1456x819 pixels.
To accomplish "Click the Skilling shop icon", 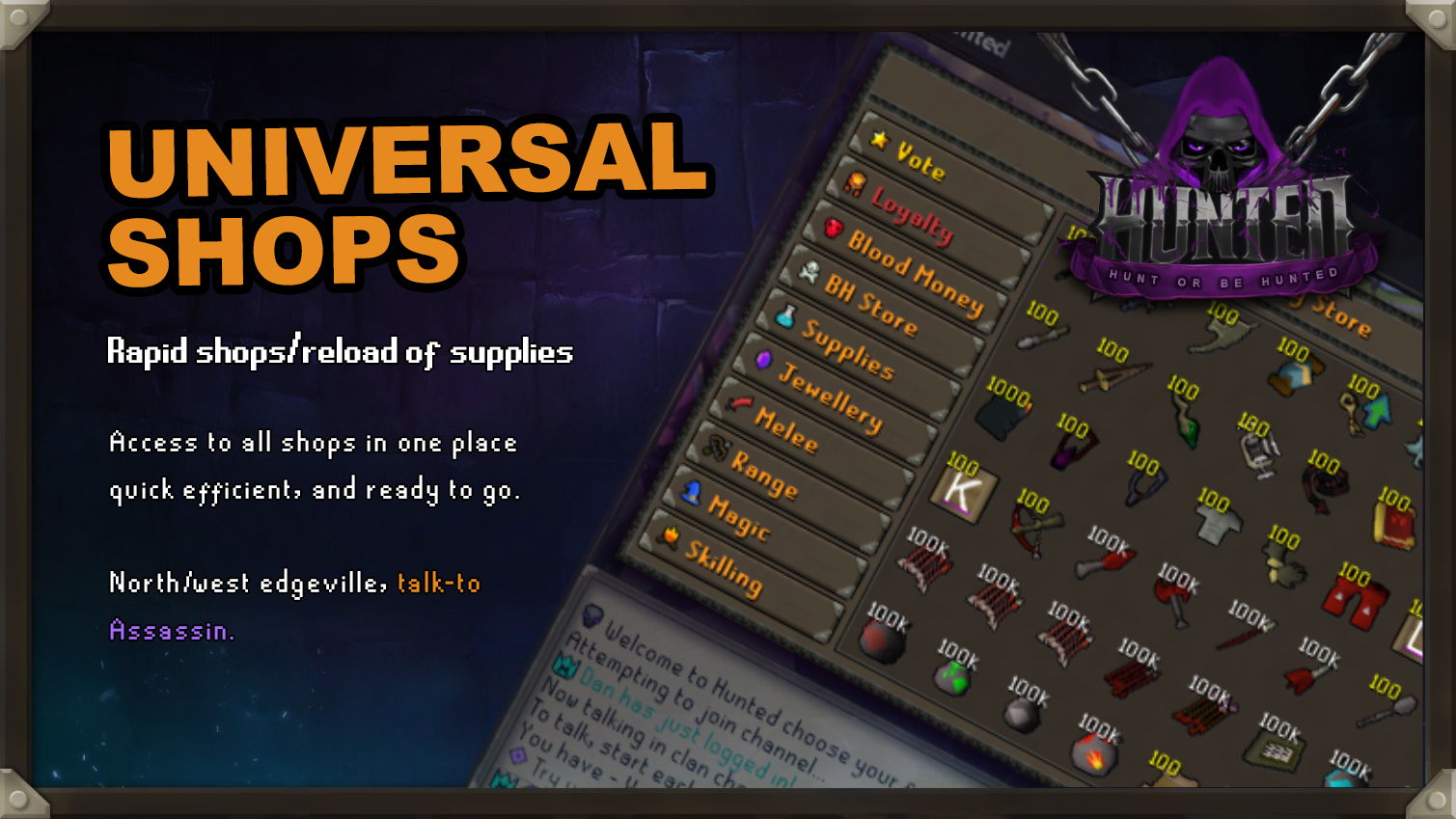I will (668, 536).
